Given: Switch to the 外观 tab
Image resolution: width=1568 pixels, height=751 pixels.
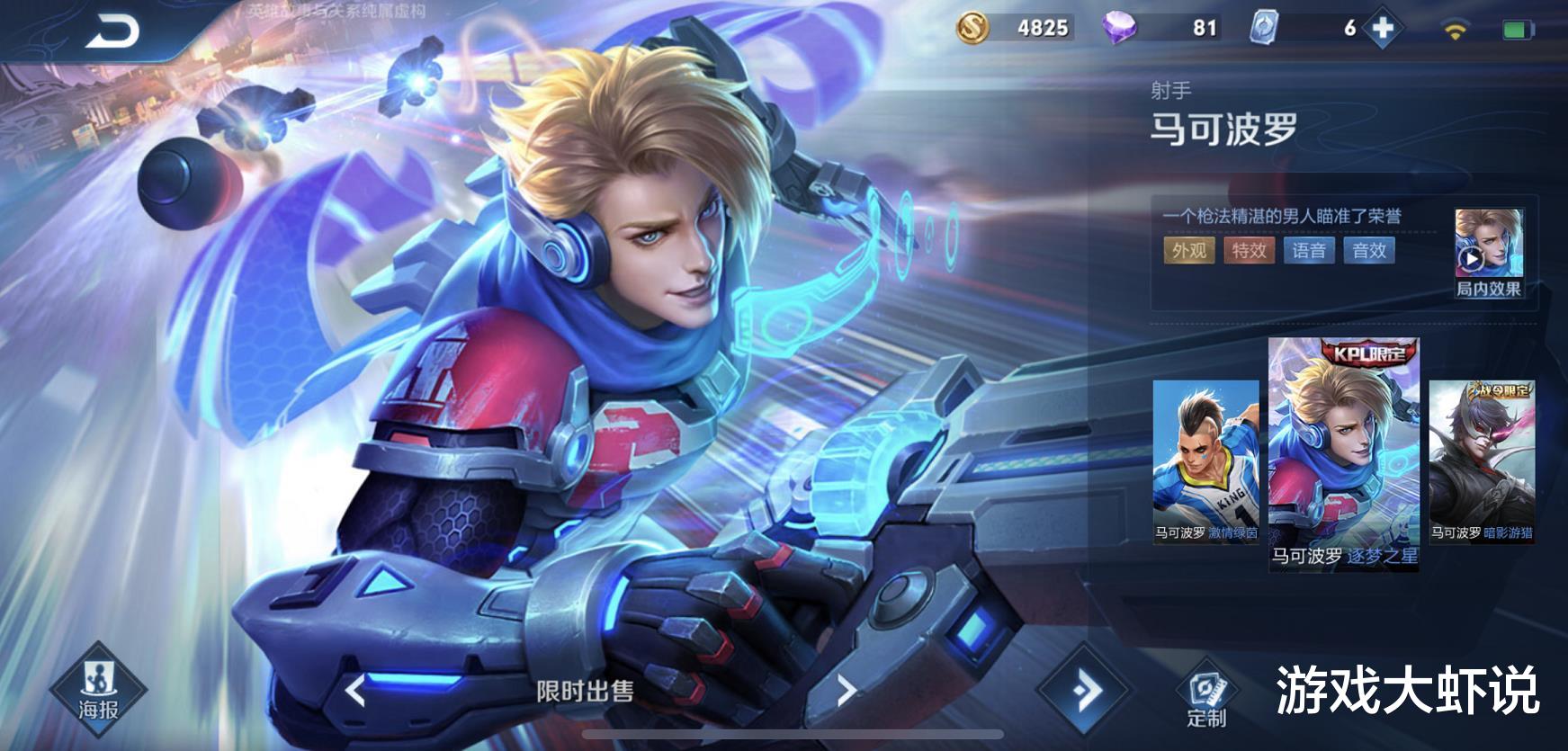Looking at the screenshot, I should pos(1191,252).
